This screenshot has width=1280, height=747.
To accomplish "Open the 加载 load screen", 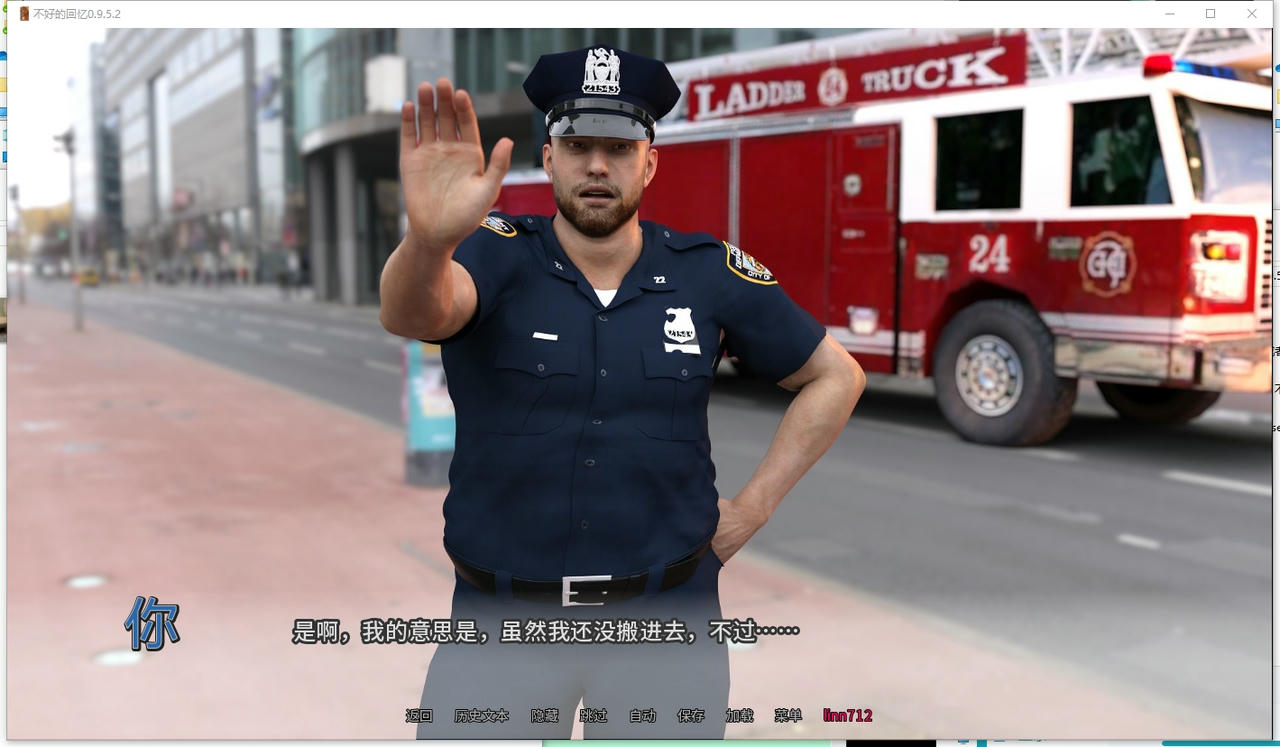I will (x=739, y=716).
